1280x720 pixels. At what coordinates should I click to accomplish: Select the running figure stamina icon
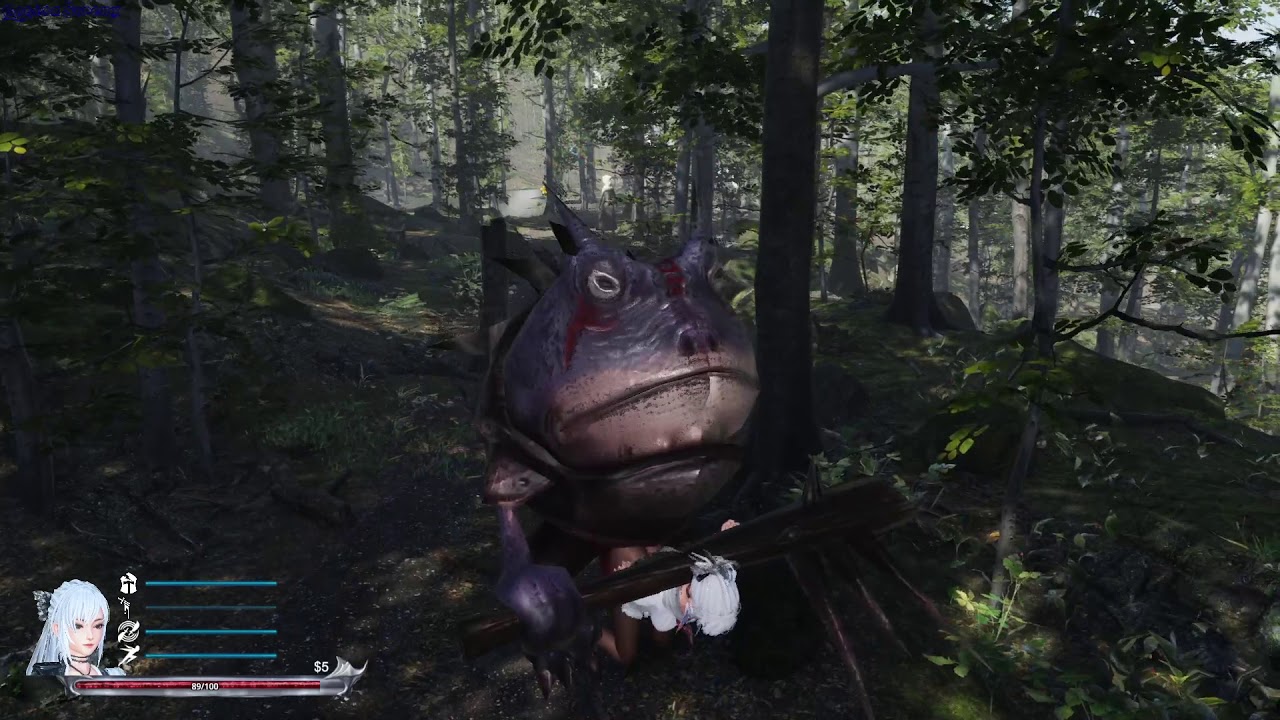click(x=128, y=655)
